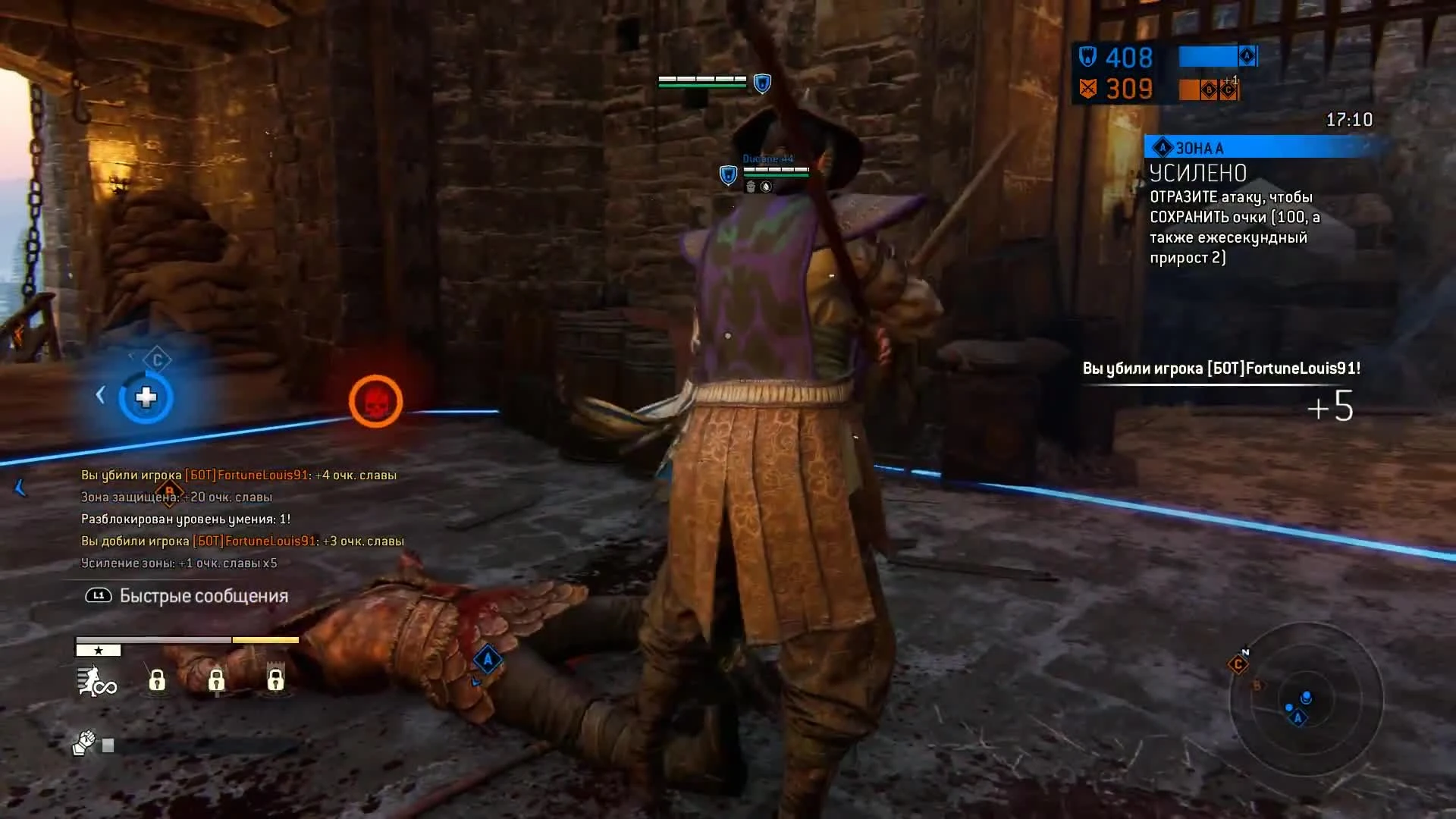The height and width of the screenshot is (819, 1456).
Task: Click the Zone A diamond marker on scoreboard
Action: [x=1246, y=56]
